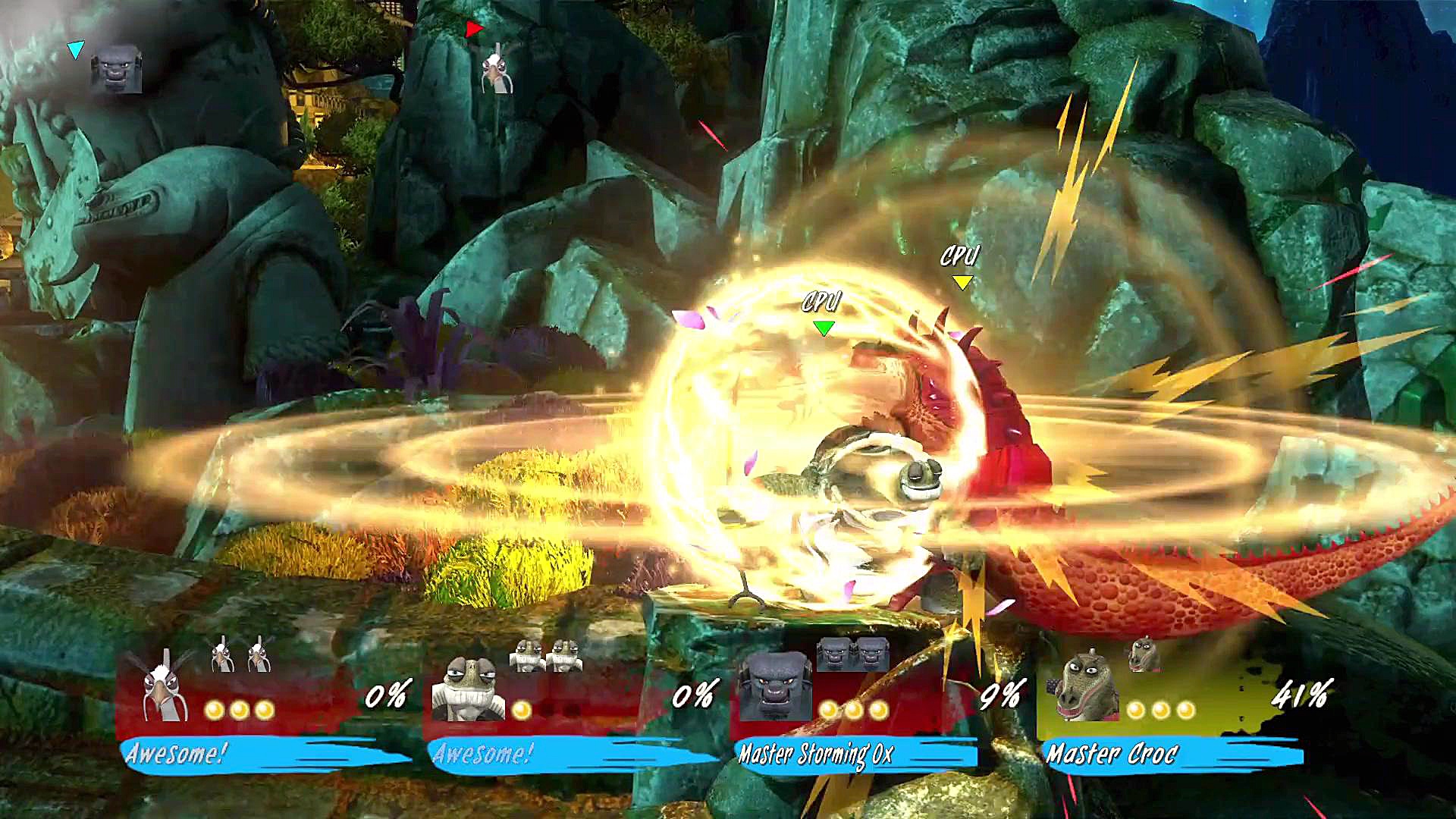Click the turtle master portrait panel

click(468, 689)
